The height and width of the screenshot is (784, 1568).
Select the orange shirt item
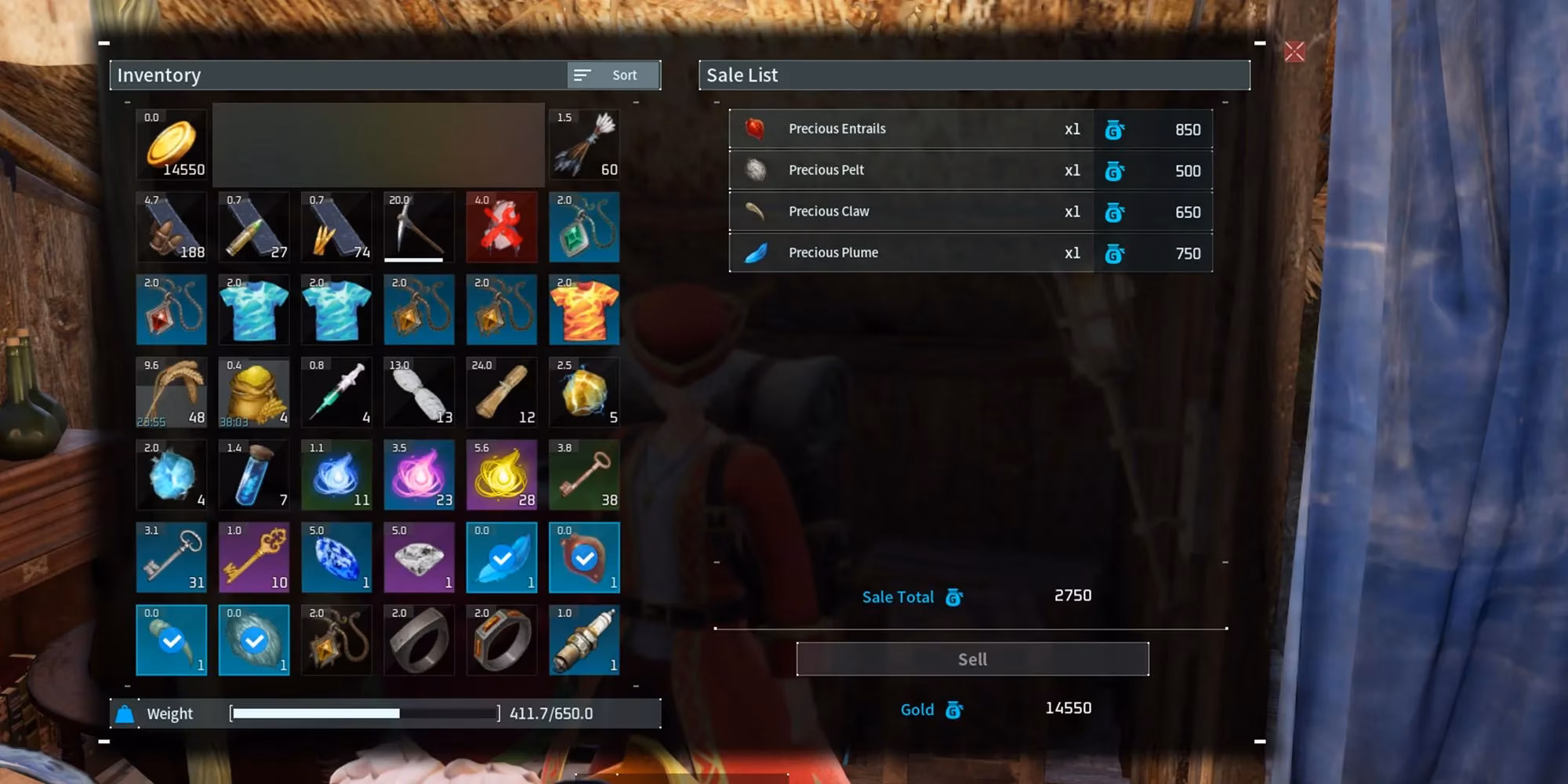pyautogui.click(x=585, y=310)
